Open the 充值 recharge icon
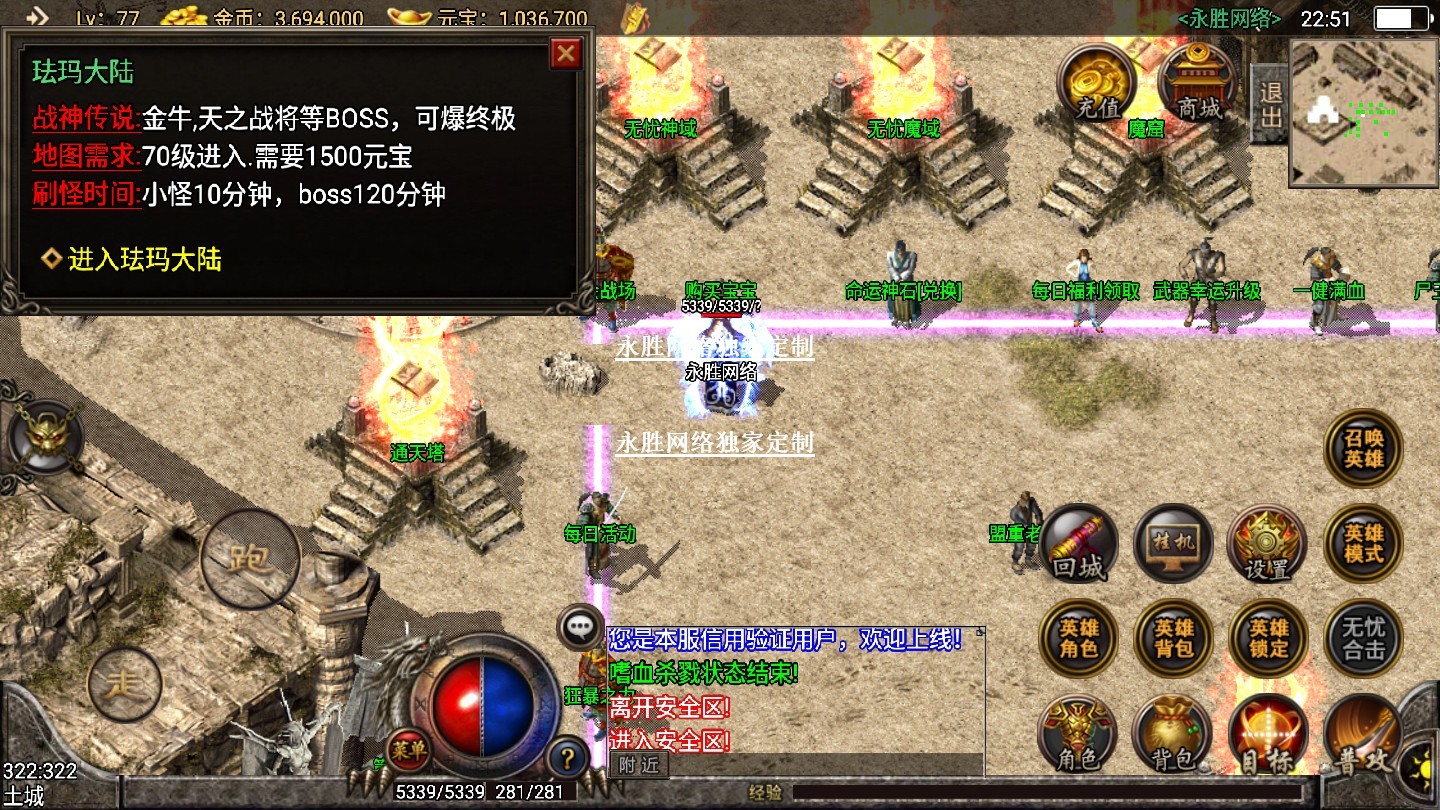 1097,84
